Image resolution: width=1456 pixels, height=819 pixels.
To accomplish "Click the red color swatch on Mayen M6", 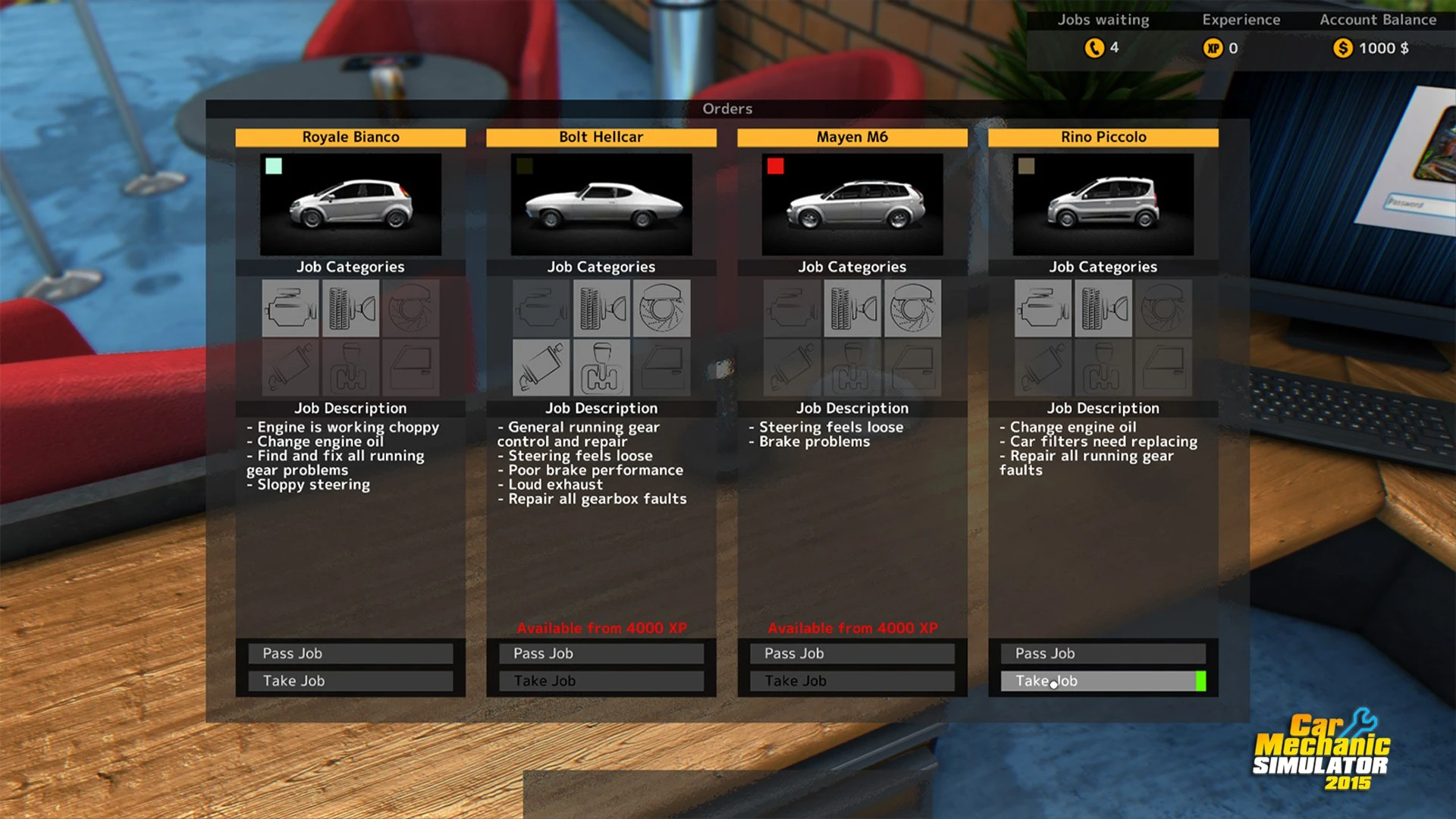I will pyautogui.click(x=775, y=166).
